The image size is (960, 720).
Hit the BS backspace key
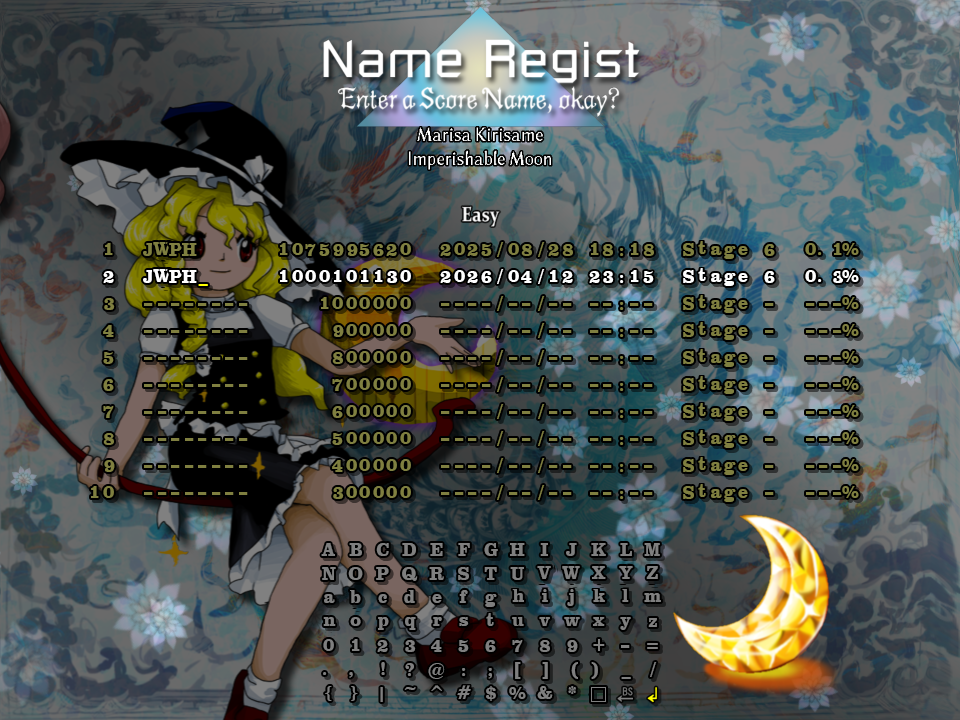pos(626,694)
